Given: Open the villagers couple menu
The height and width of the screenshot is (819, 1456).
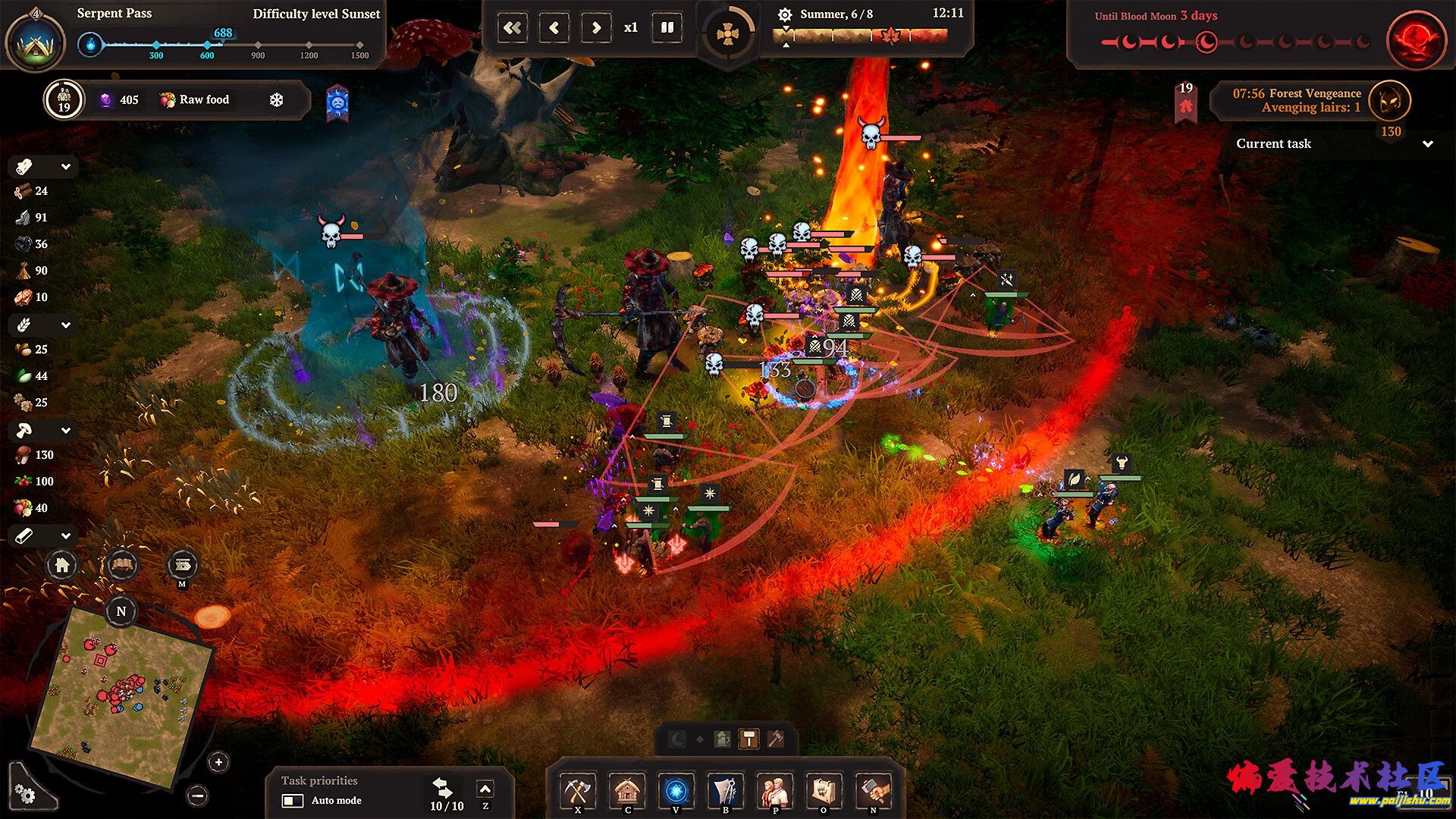Looking at the screenshot, I should click(x=774, y=791).
